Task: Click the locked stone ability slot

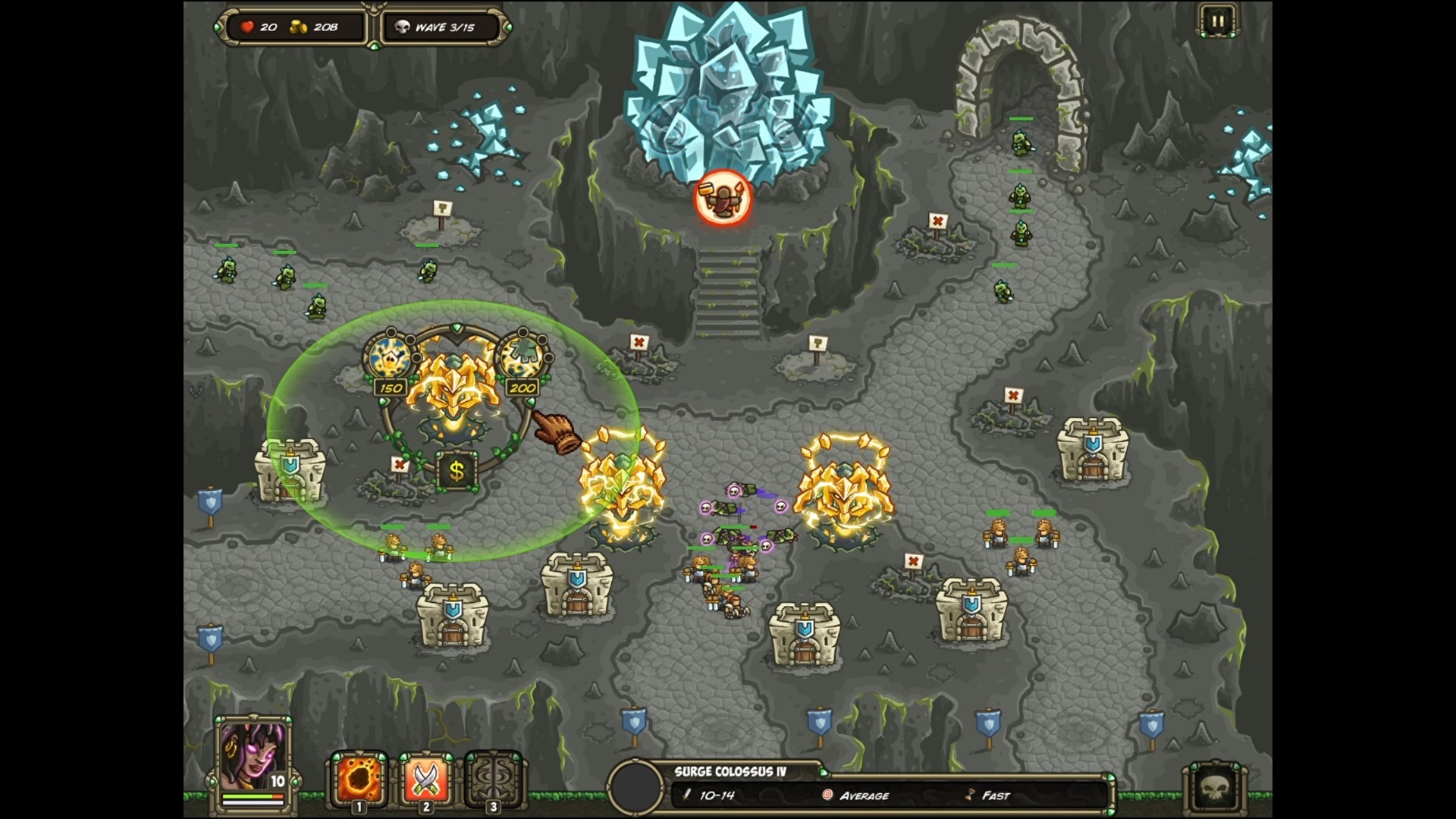Action: tap(492, 780)
